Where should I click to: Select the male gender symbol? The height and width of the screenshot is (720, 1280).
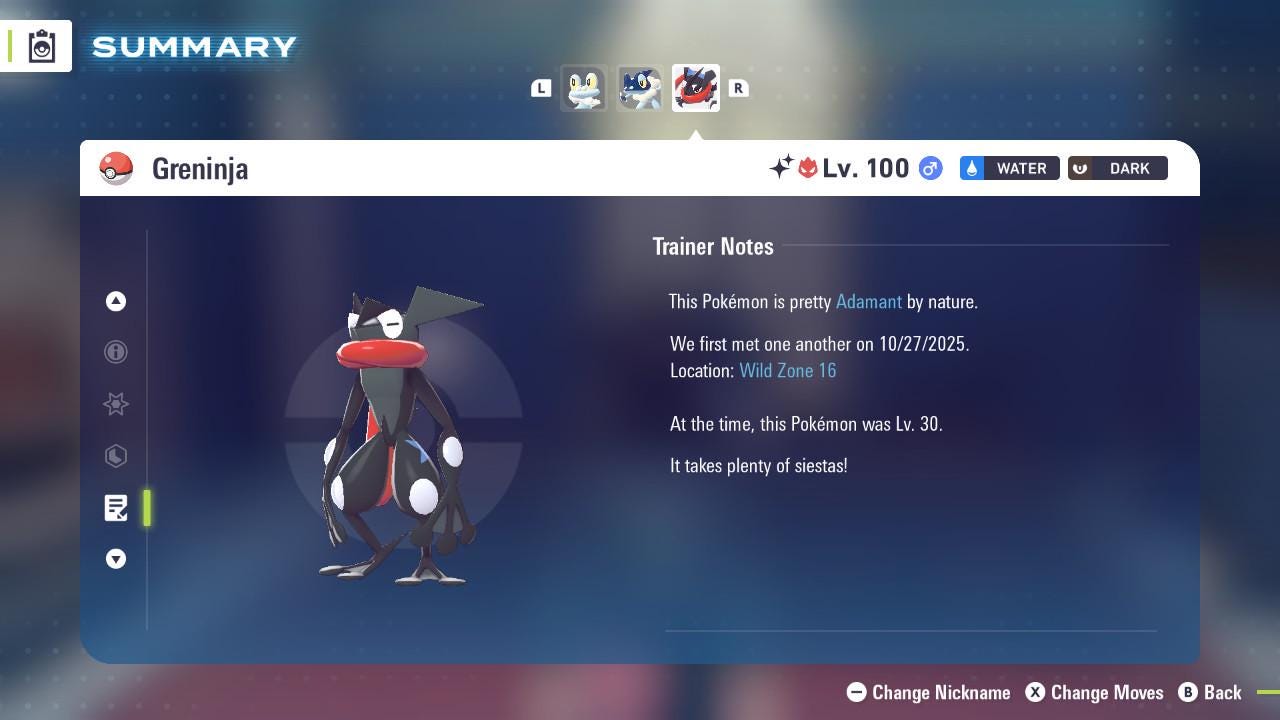[x=929, y=168]
